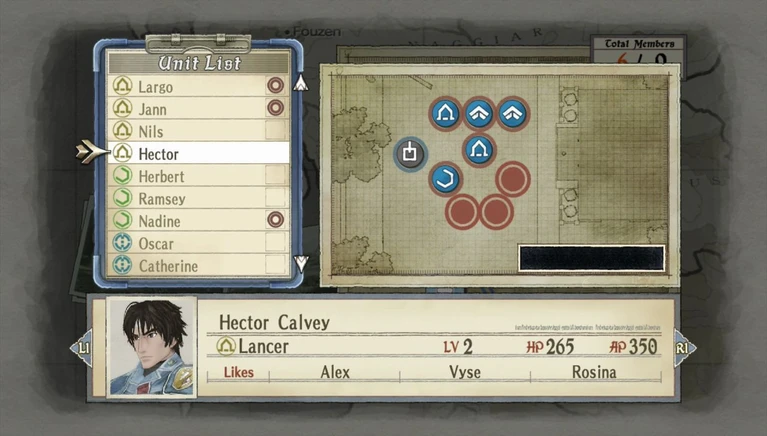767x436 pixels.
Task: Click the unit list scroll-down arrow
Action: click(x=301, y=264)
